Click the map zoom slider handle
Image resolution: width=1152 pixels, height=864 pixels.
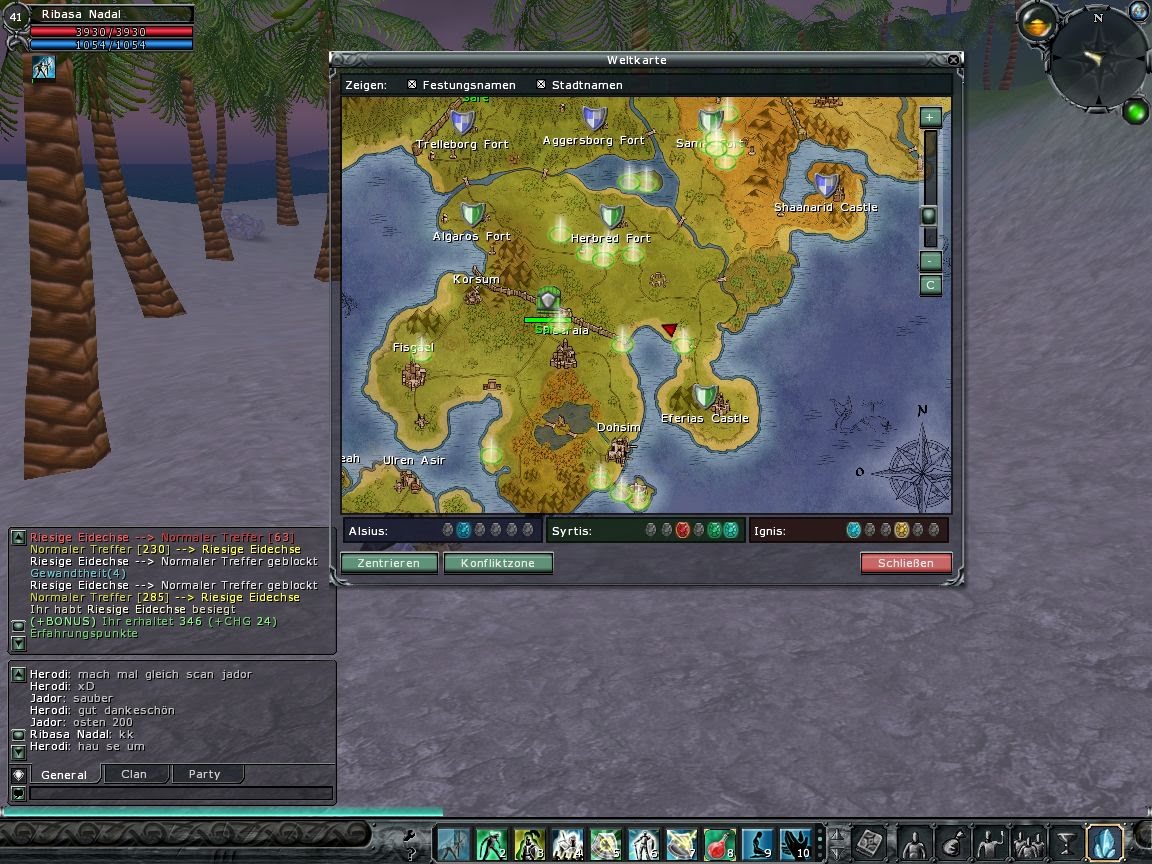point(929,216)
